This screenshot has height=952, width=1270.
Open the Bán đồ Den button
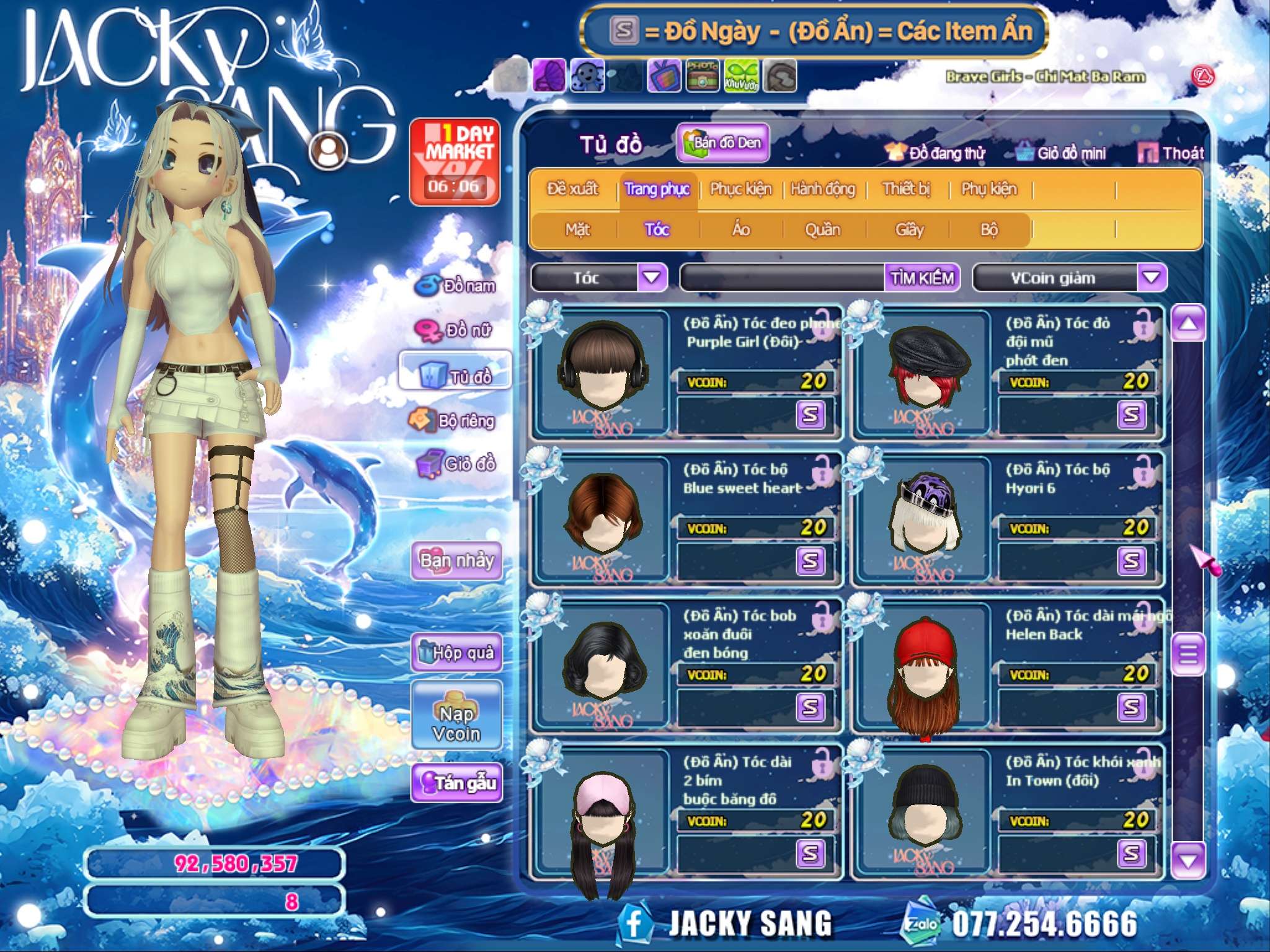pos(723,143)
